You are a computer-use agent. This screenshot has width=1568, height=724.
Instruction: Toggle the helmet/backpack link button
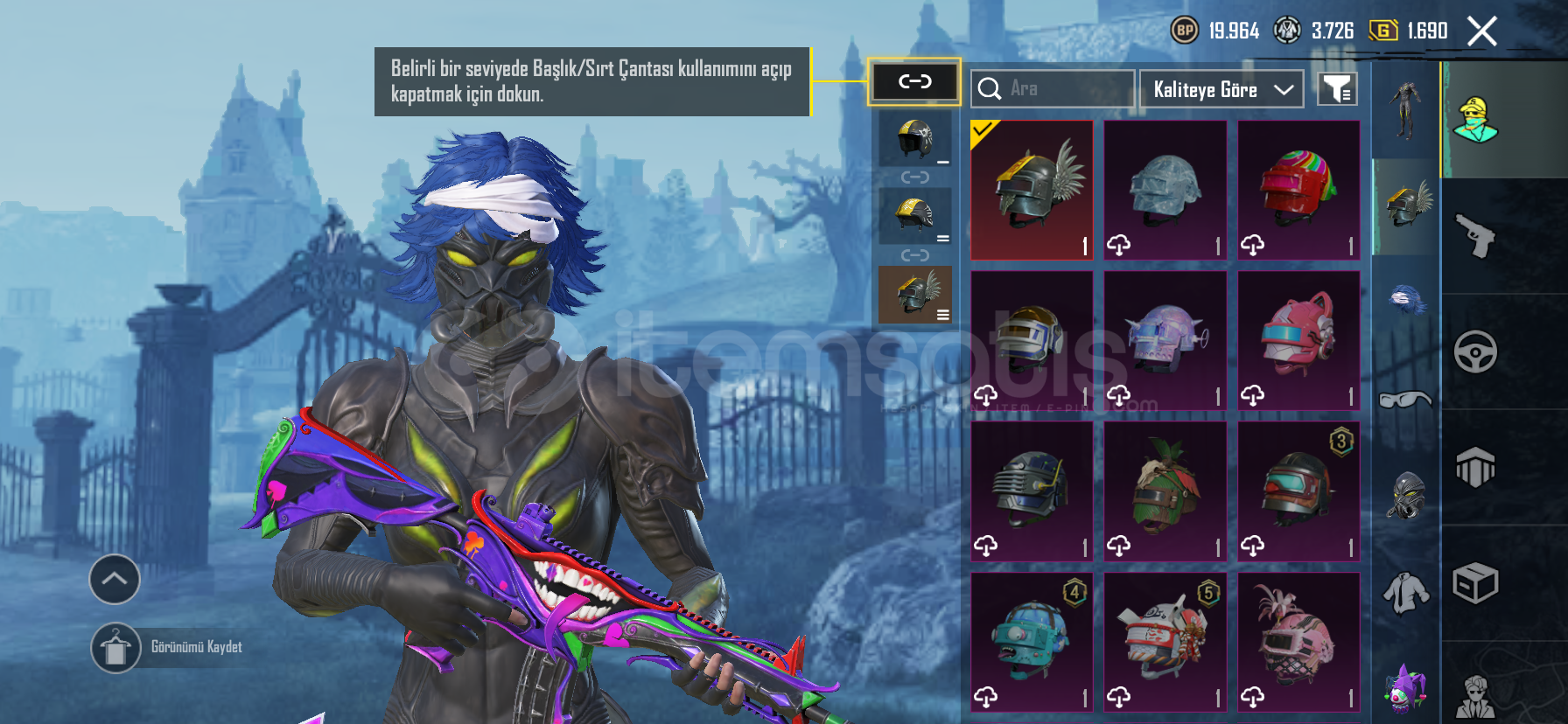point(914,82)
